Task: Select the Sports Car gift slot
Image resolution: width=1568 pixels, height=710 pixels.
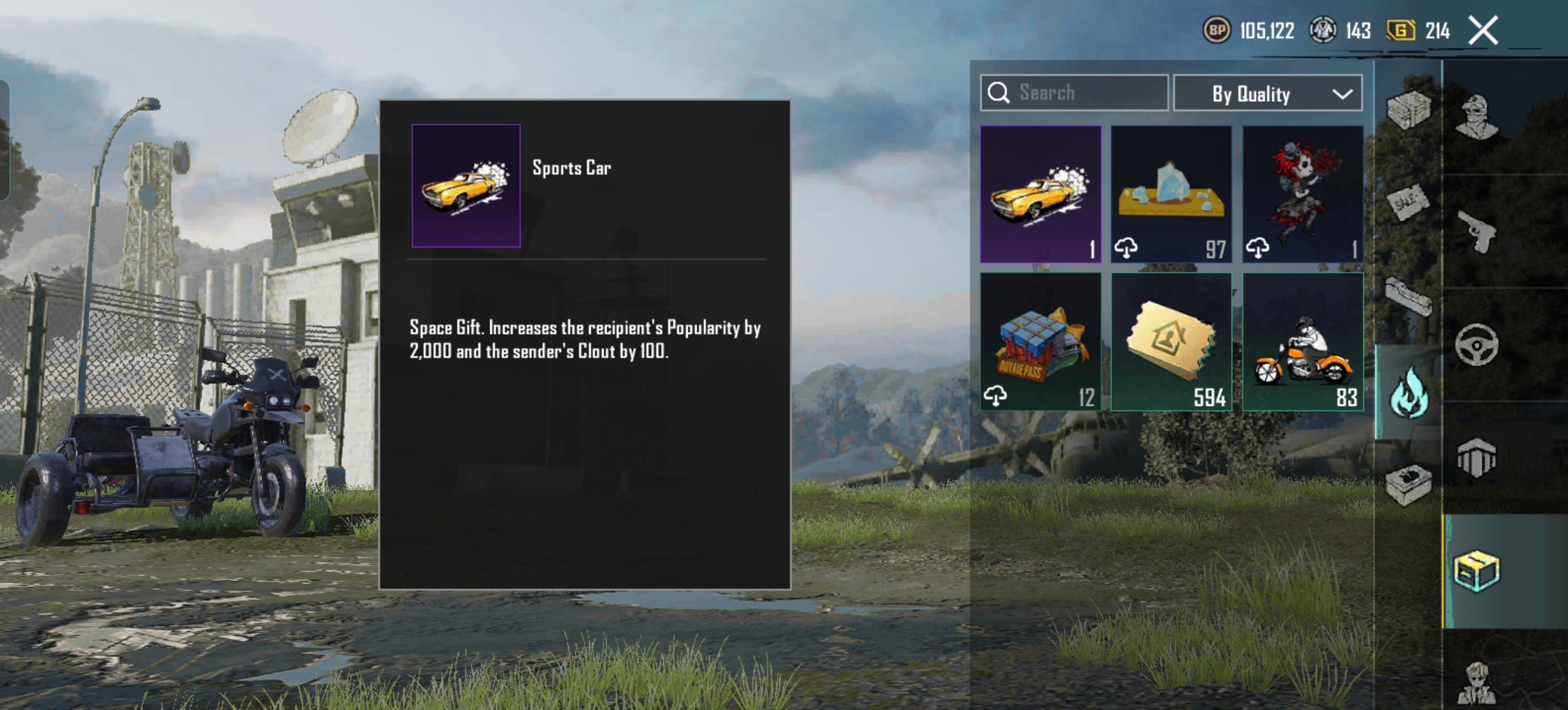Action: click(x=1040, y=194)
